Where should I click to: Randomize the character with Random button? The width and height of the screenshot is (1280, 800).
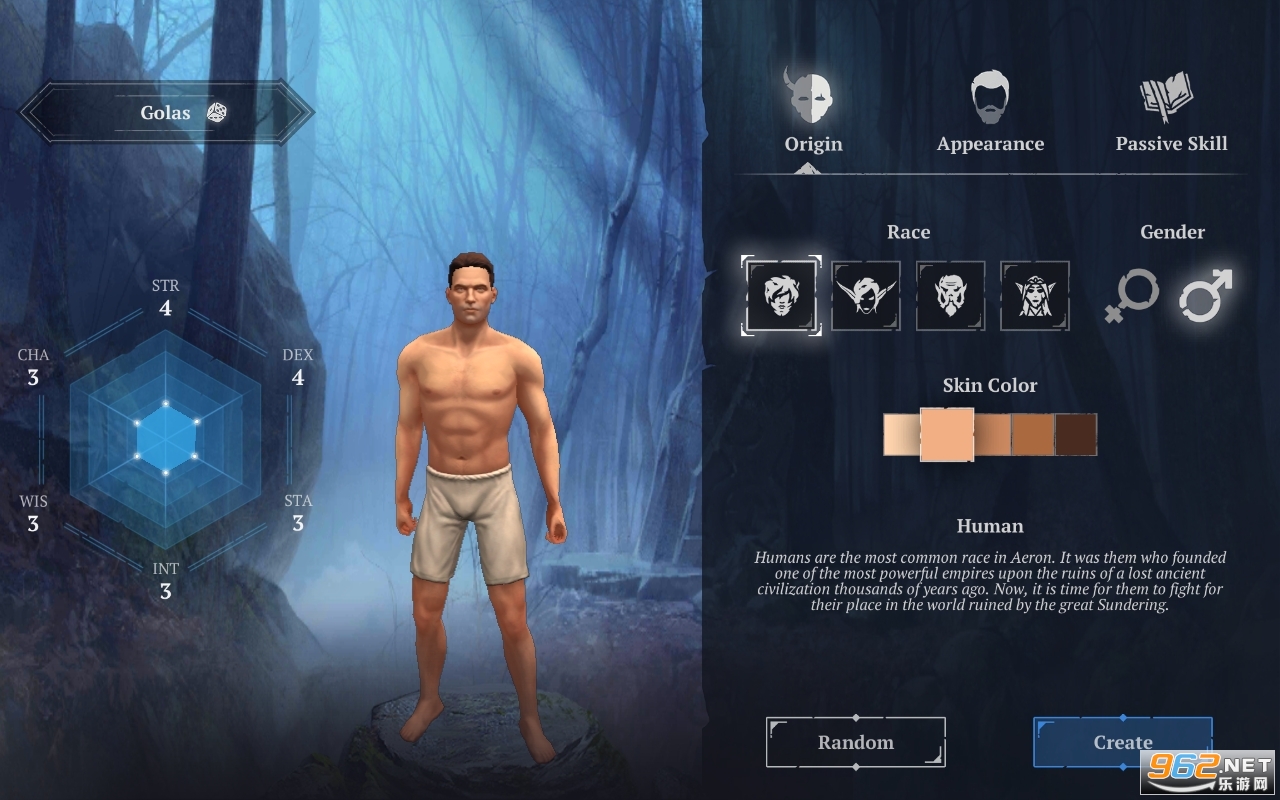[856, 742]
